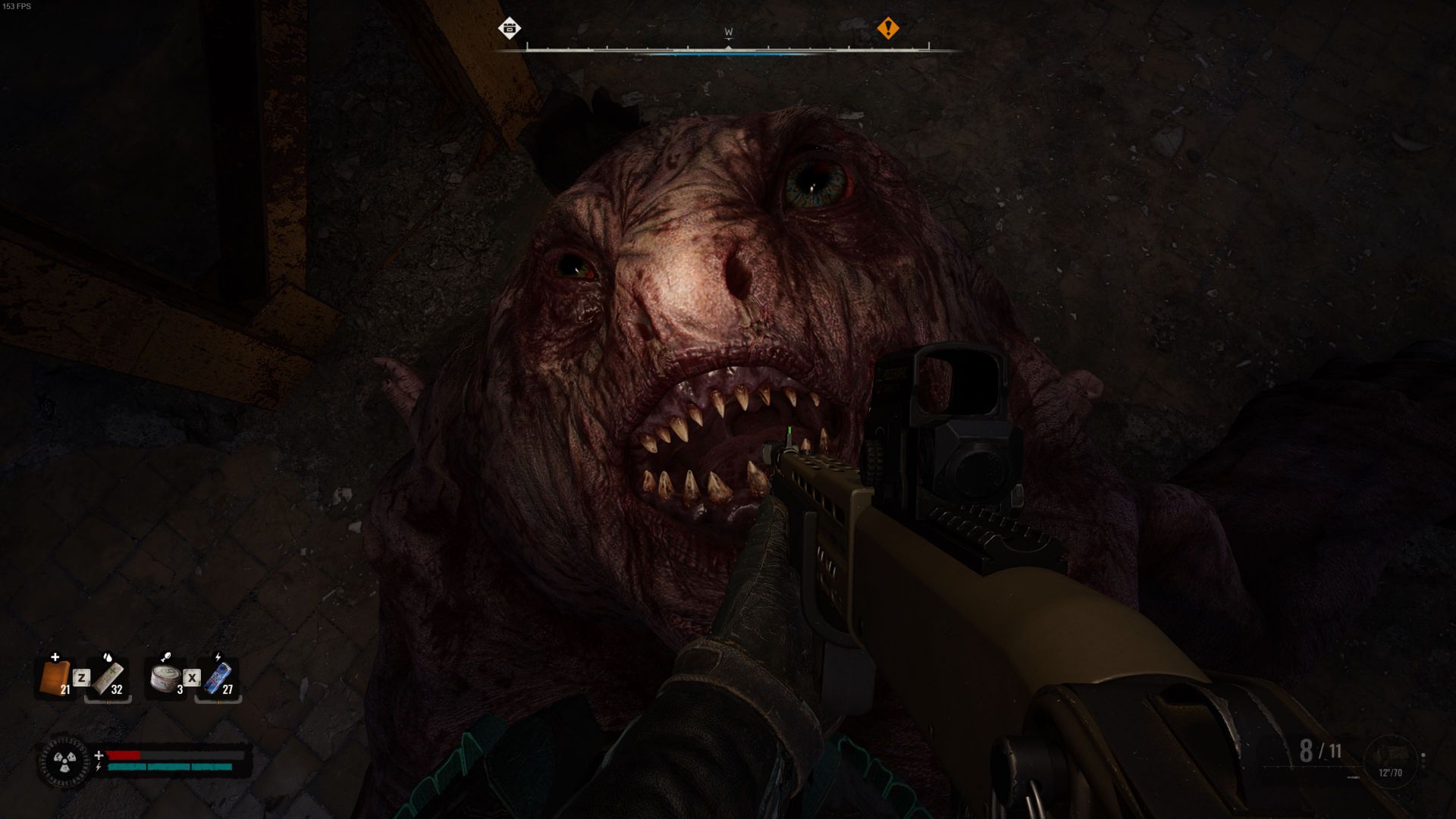Activate the energy drink quick slot
This screenshot has height=819, width=1456.
point(218,677)
